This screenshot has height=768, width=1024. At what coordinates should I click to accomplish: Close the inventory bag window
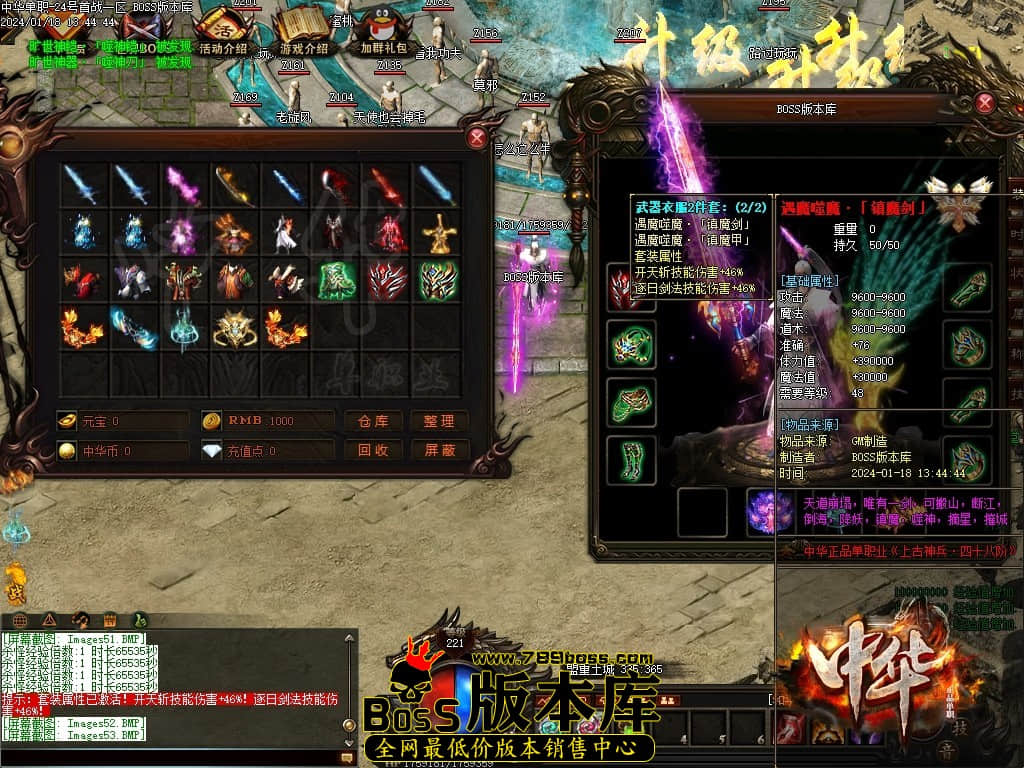(477, 139)
